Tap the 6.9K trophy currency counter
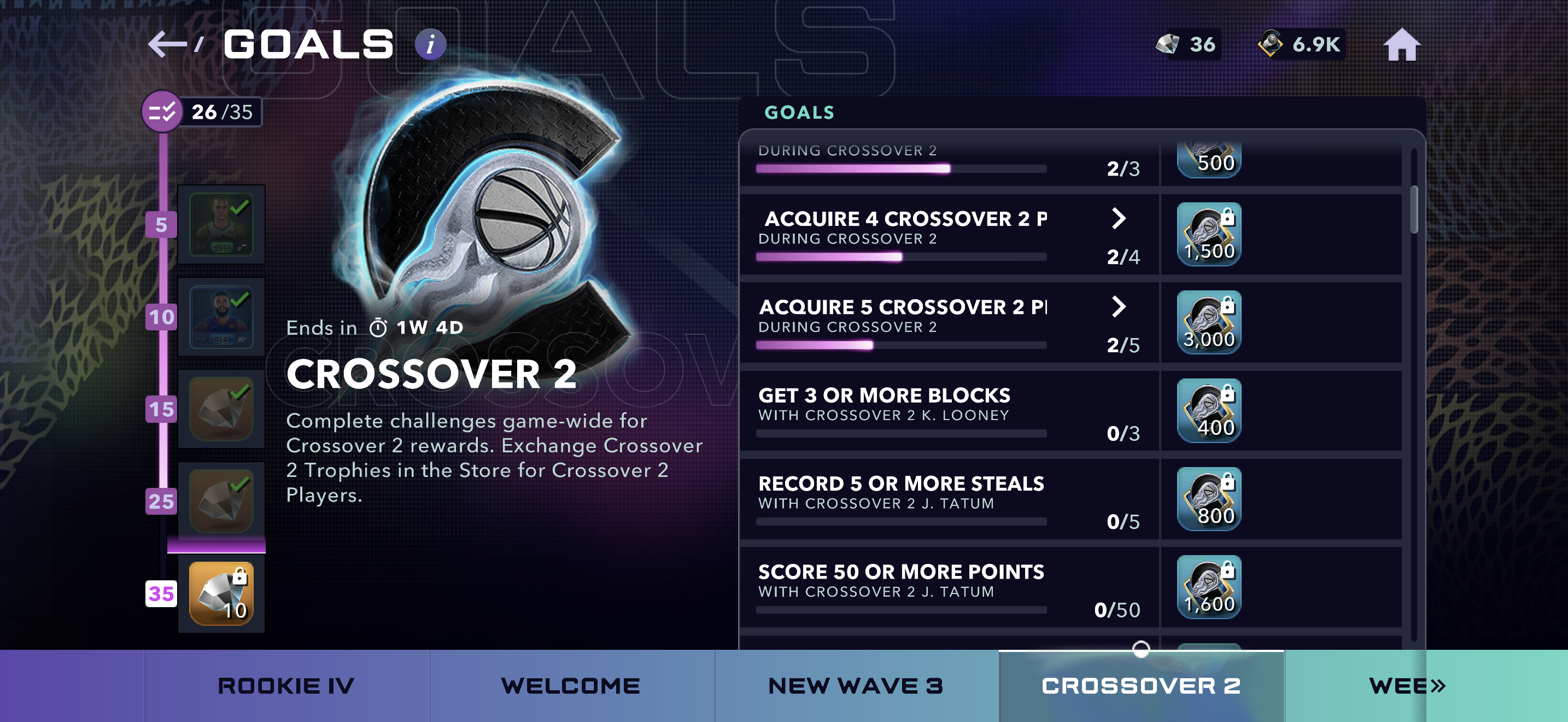 pos(1300,44)
